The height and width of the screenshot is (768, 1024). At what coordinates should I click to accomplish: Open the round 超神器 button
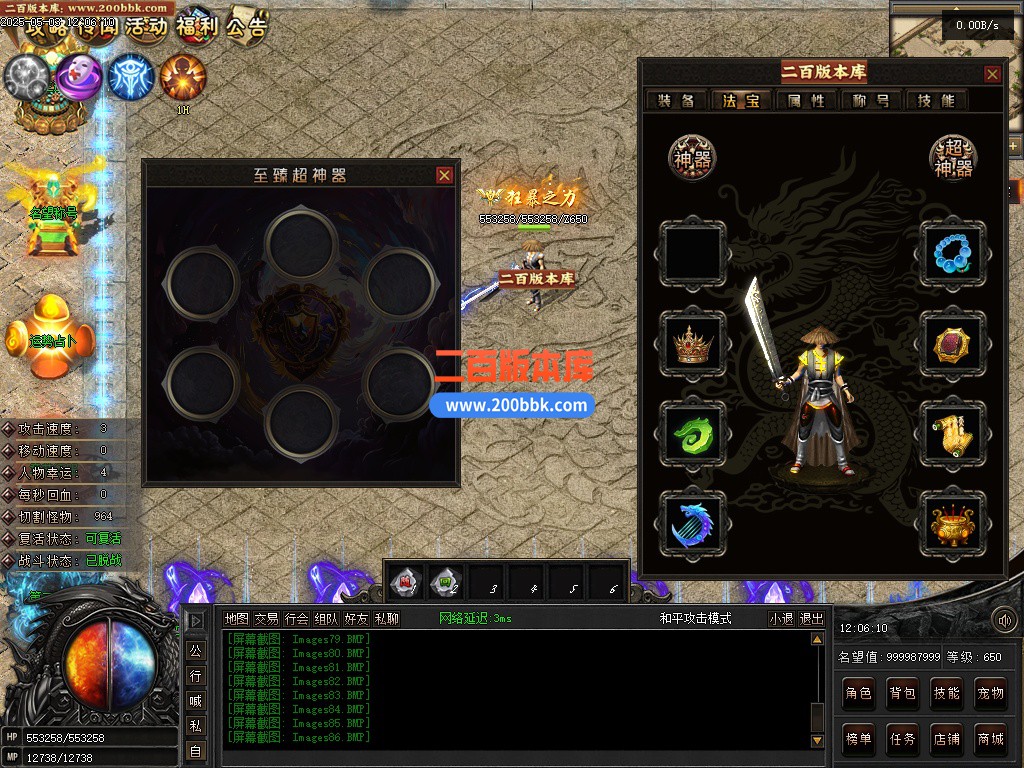click(953, 158)
